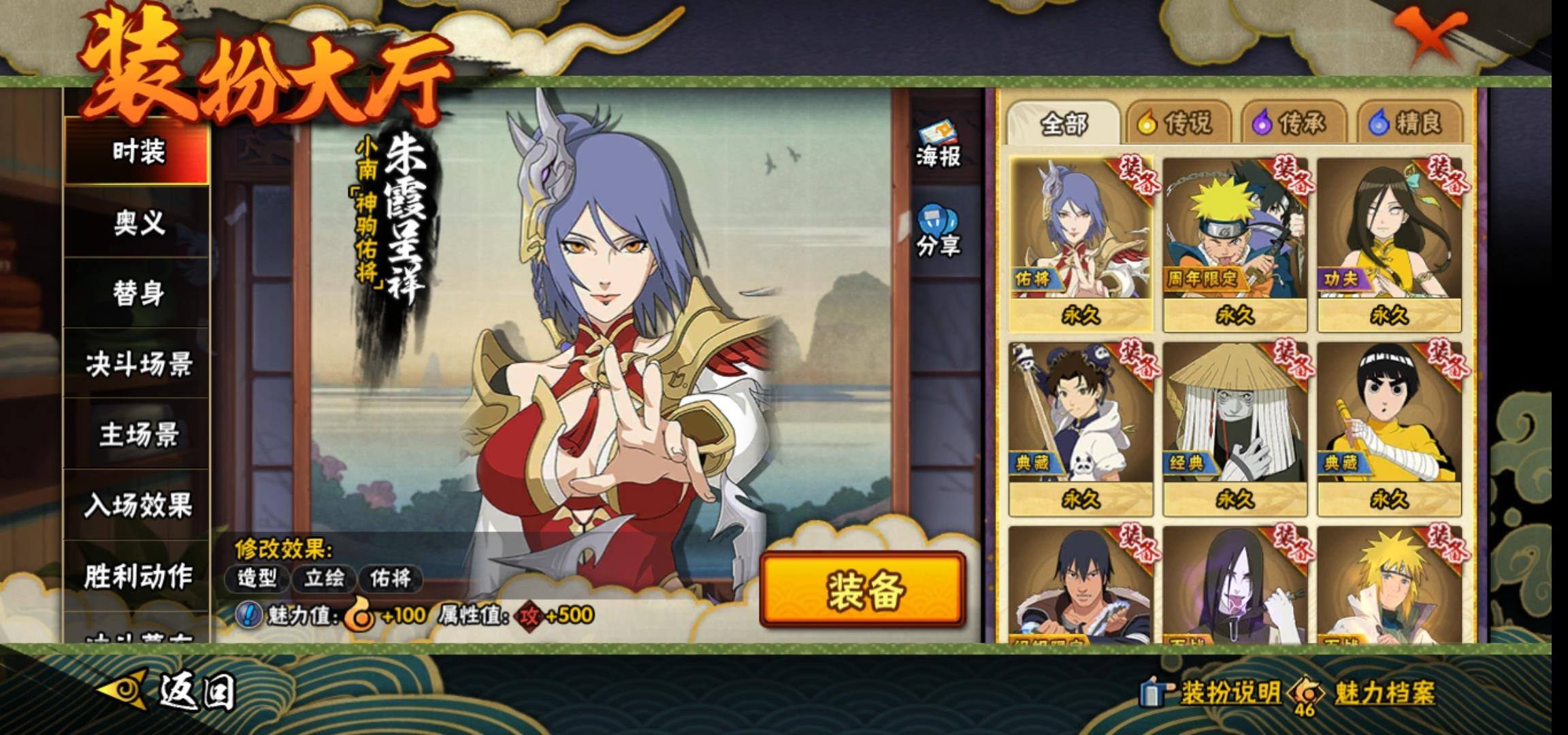This screenshot has height=735, width=1568.
Task: Select the 全部 tab
Action: pyautogui.click(x=1063, y=123)
